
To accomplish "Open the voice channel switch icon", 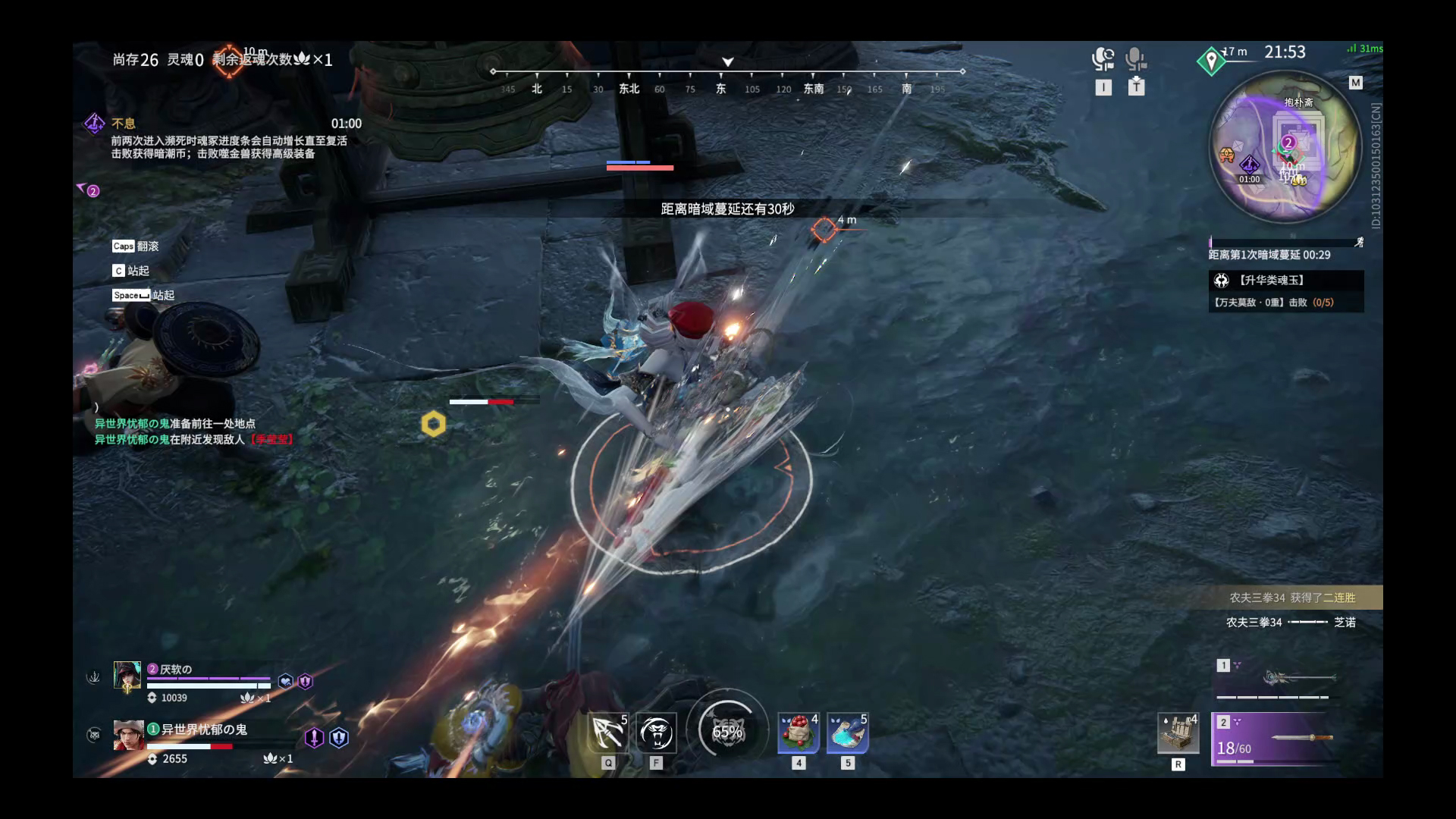I will pos(1103,58).
